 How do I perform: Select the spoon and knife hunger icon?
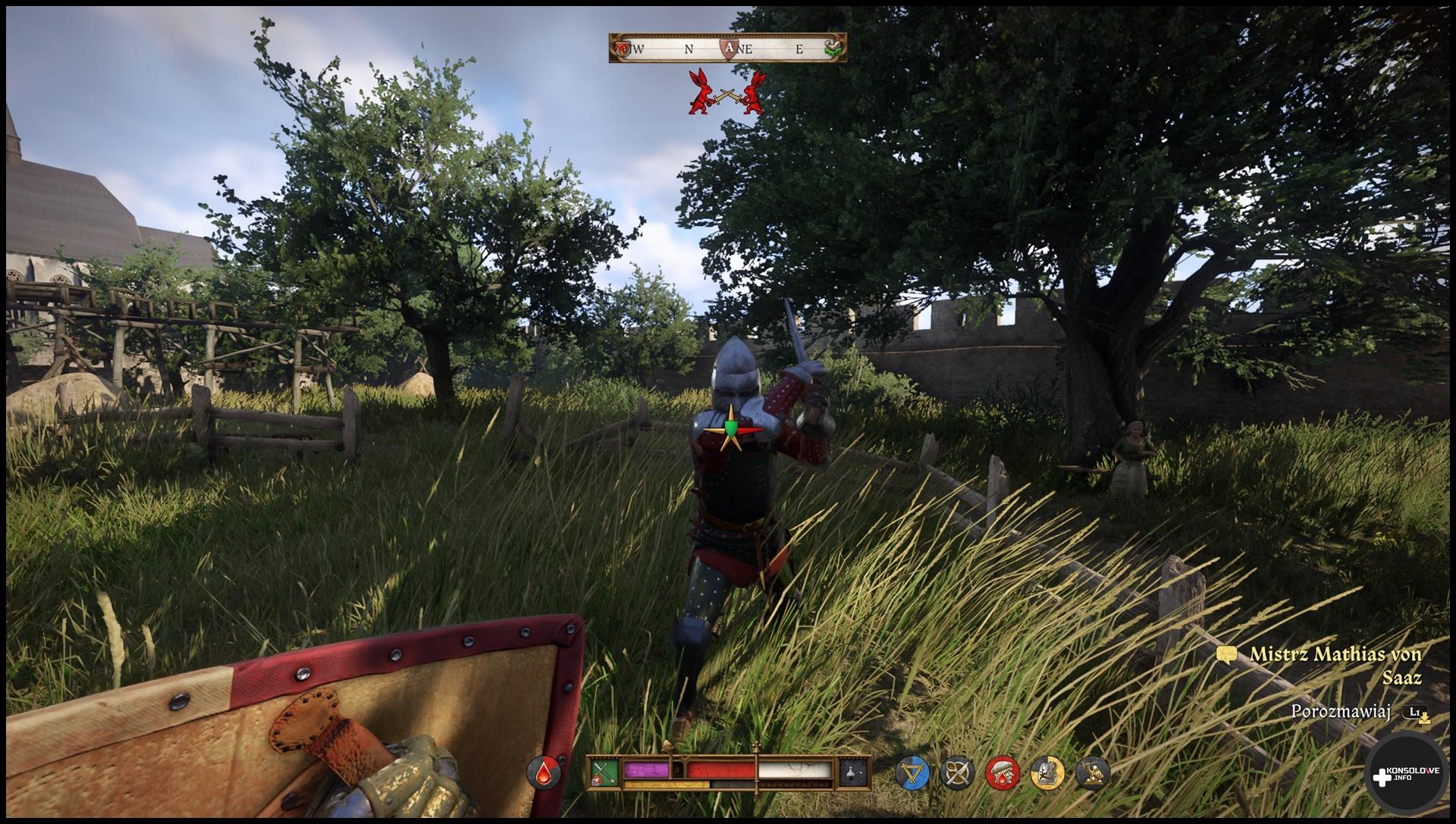tap(957, 773)
